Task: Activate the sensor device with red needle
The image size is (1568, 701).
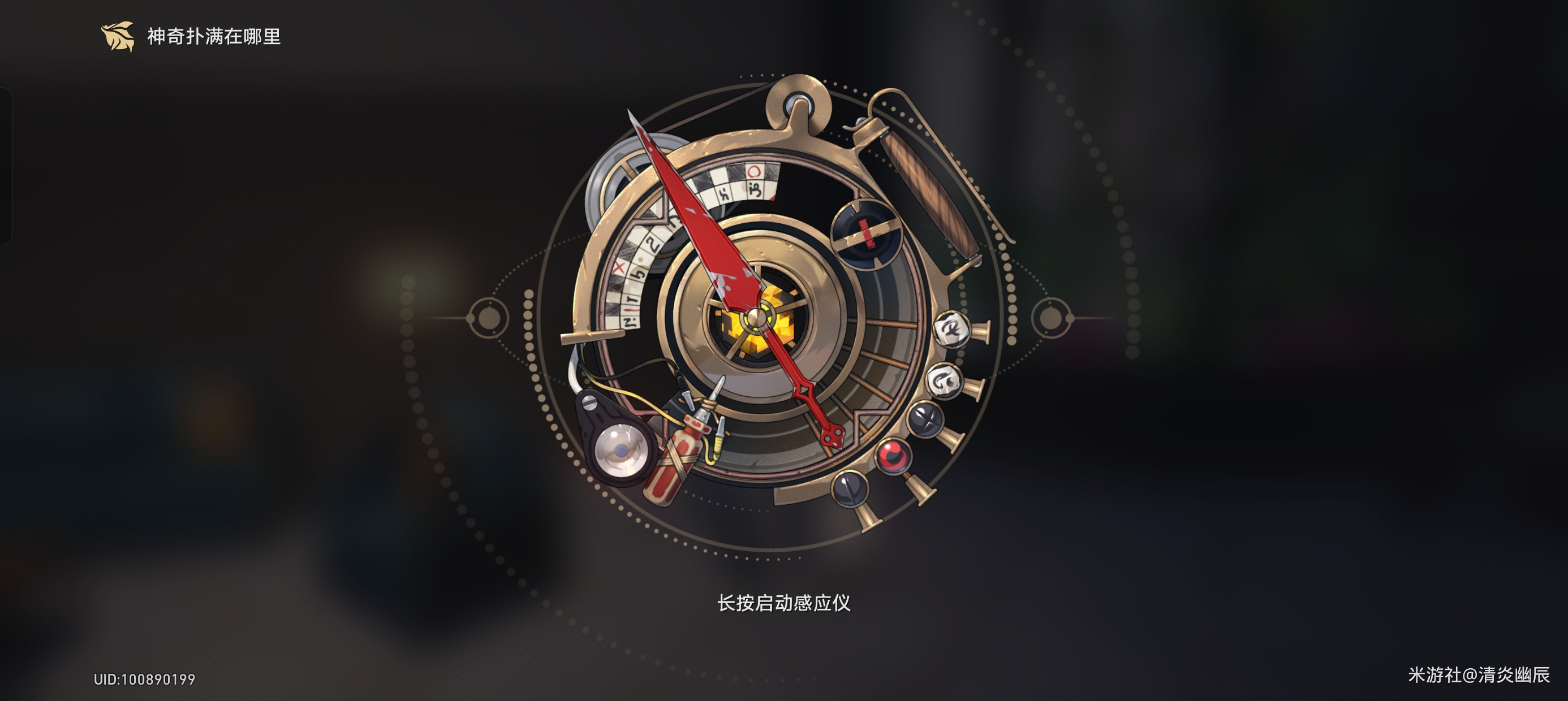Action: [755, 317]
